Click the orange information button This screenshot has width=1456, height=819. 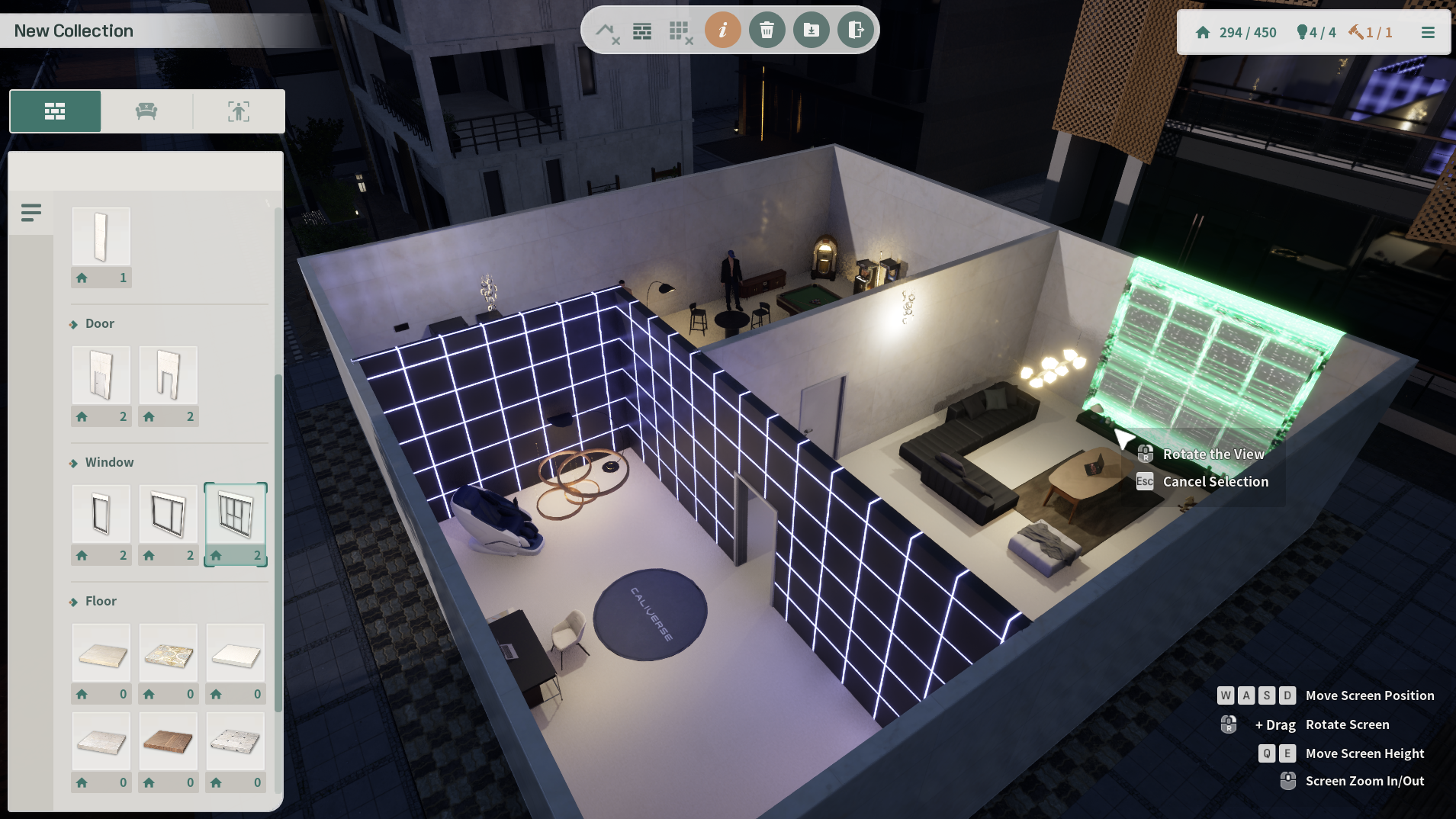tap(722, 31)
